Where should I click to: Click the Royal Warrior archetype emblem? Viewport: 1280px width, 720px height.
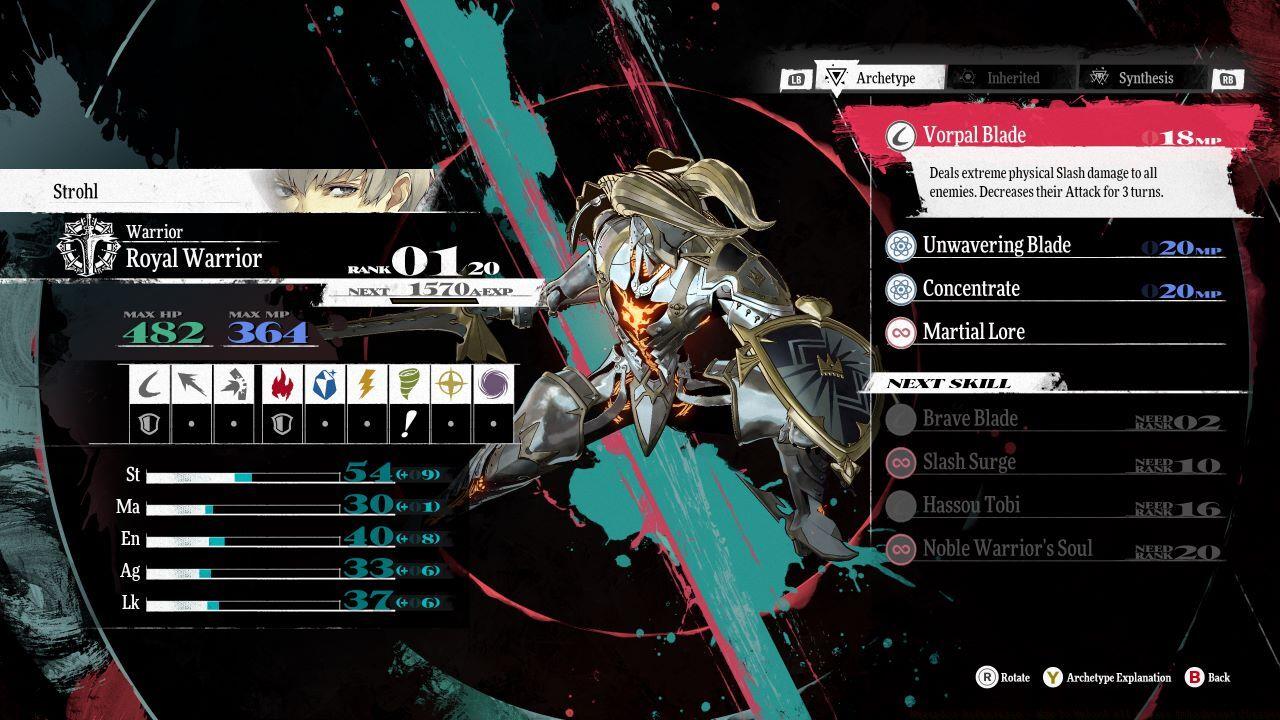tap(89, 246)
